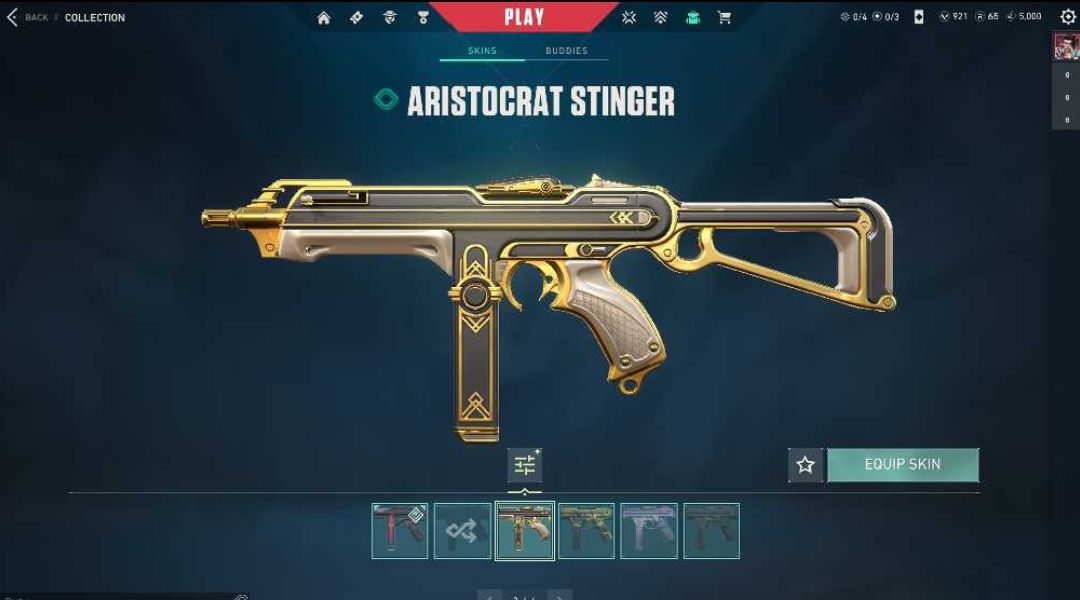Choose the olive camo Stinger skin thumbnail
This screenshot has width=1080, height=600.
587,531
